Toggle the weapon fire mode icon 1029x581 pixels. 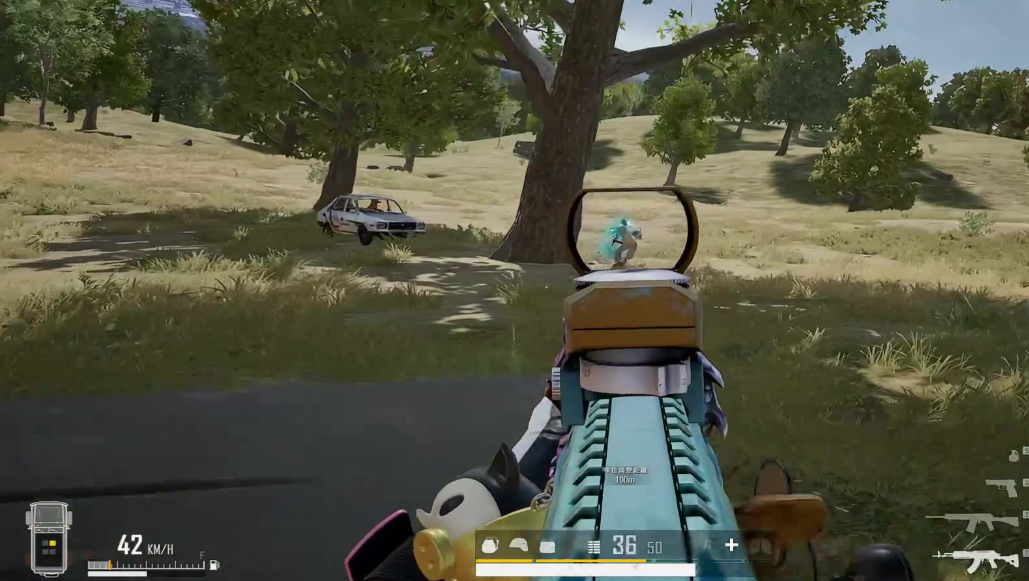[x=594, y=546]
